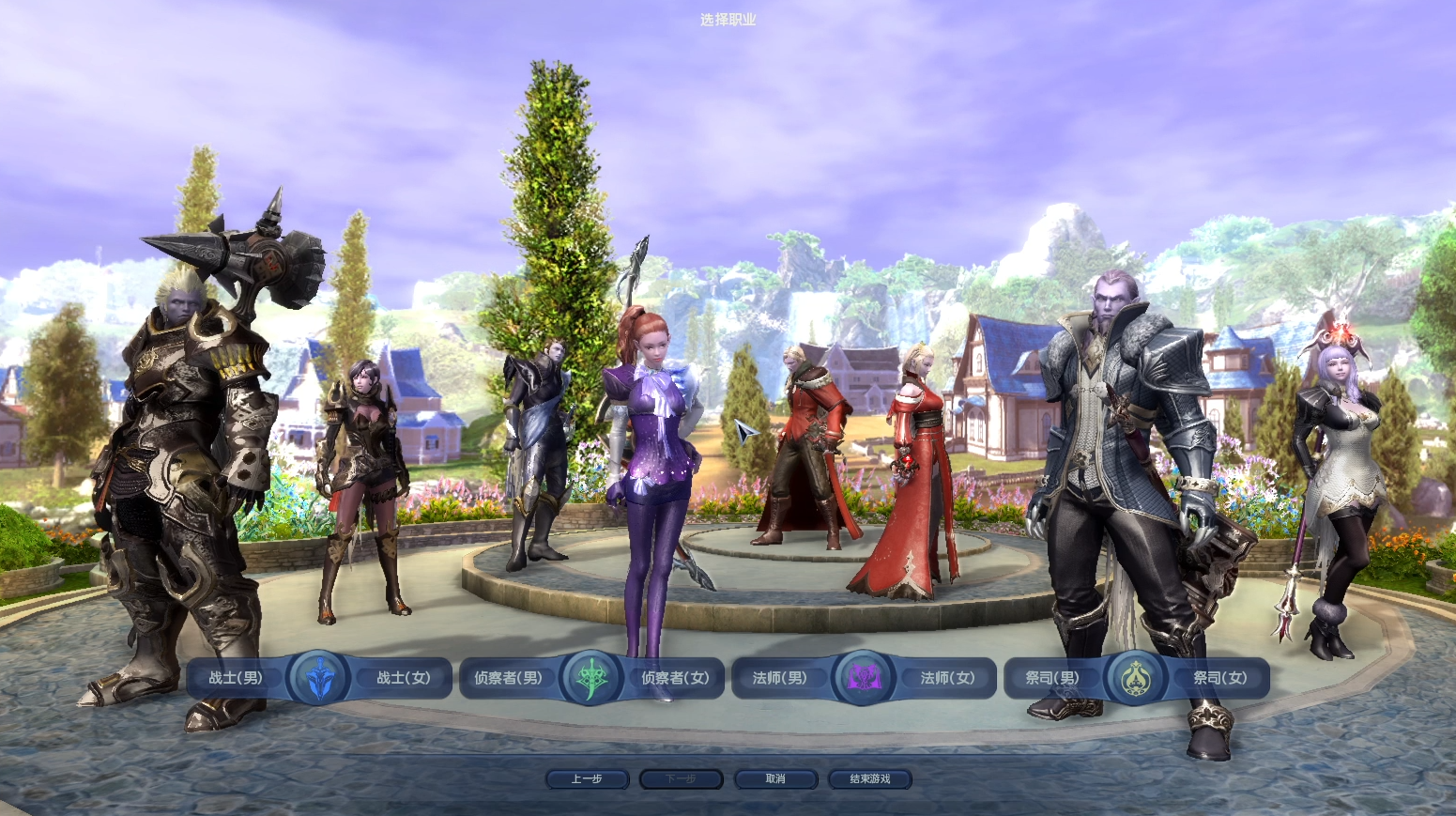
Task: Proceed with the 下一步 button
Action: coord(681,779)
